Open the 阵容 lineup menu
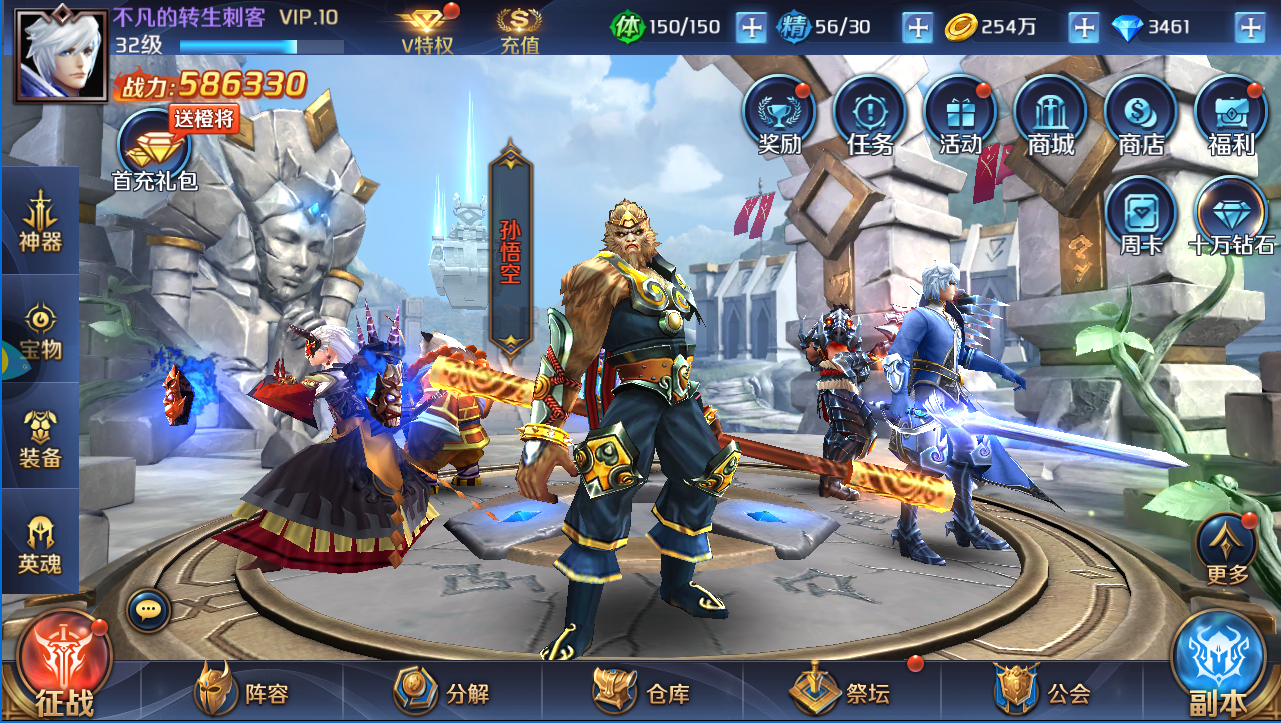 244,691
